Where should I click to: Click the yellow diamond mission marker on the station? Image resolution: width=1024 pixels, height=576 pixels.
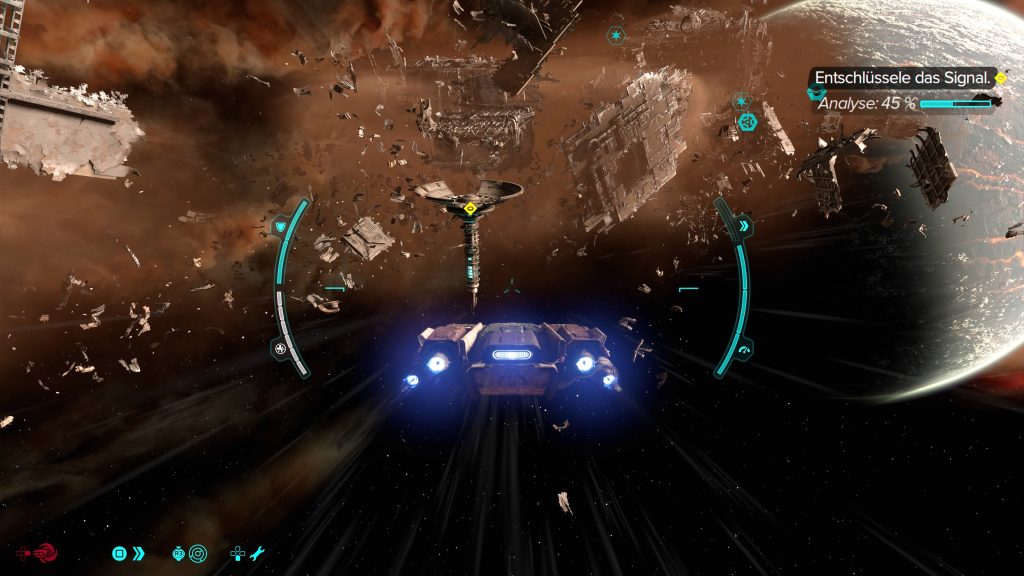[470, 209]
